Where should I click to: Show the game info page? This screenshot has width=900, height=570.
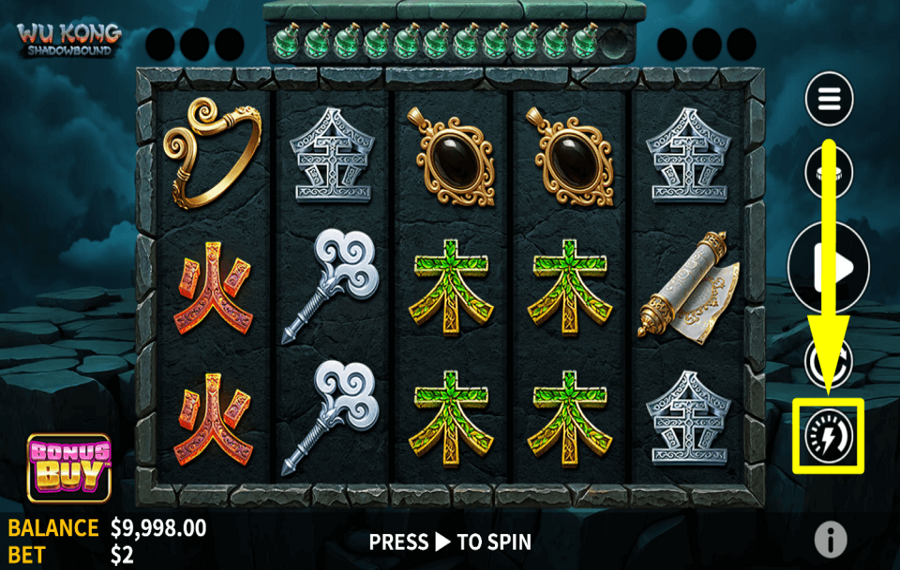coord(830,540)
